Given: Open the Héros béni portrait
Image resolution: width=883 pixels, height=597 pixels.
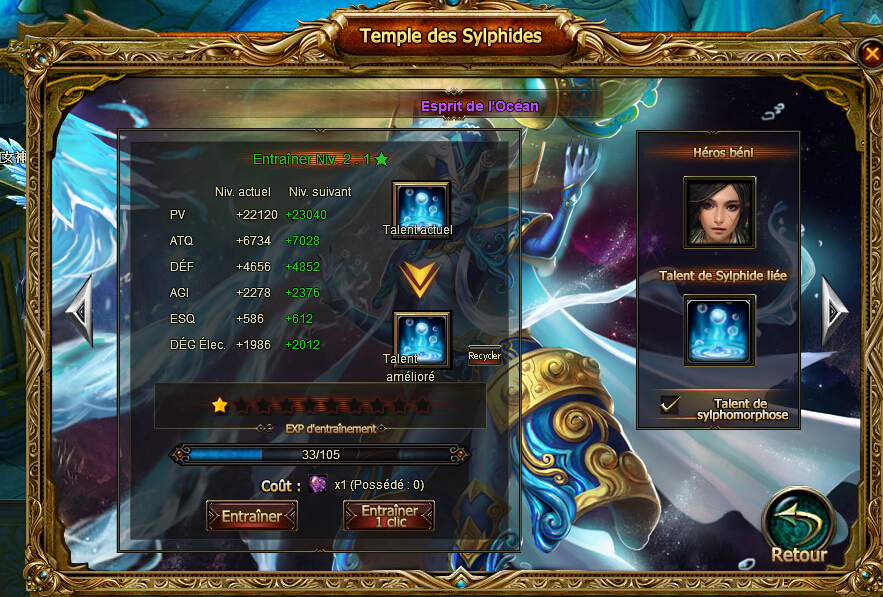Looking at the screenshot, I should pyautogui.click(x=719, y=212).
